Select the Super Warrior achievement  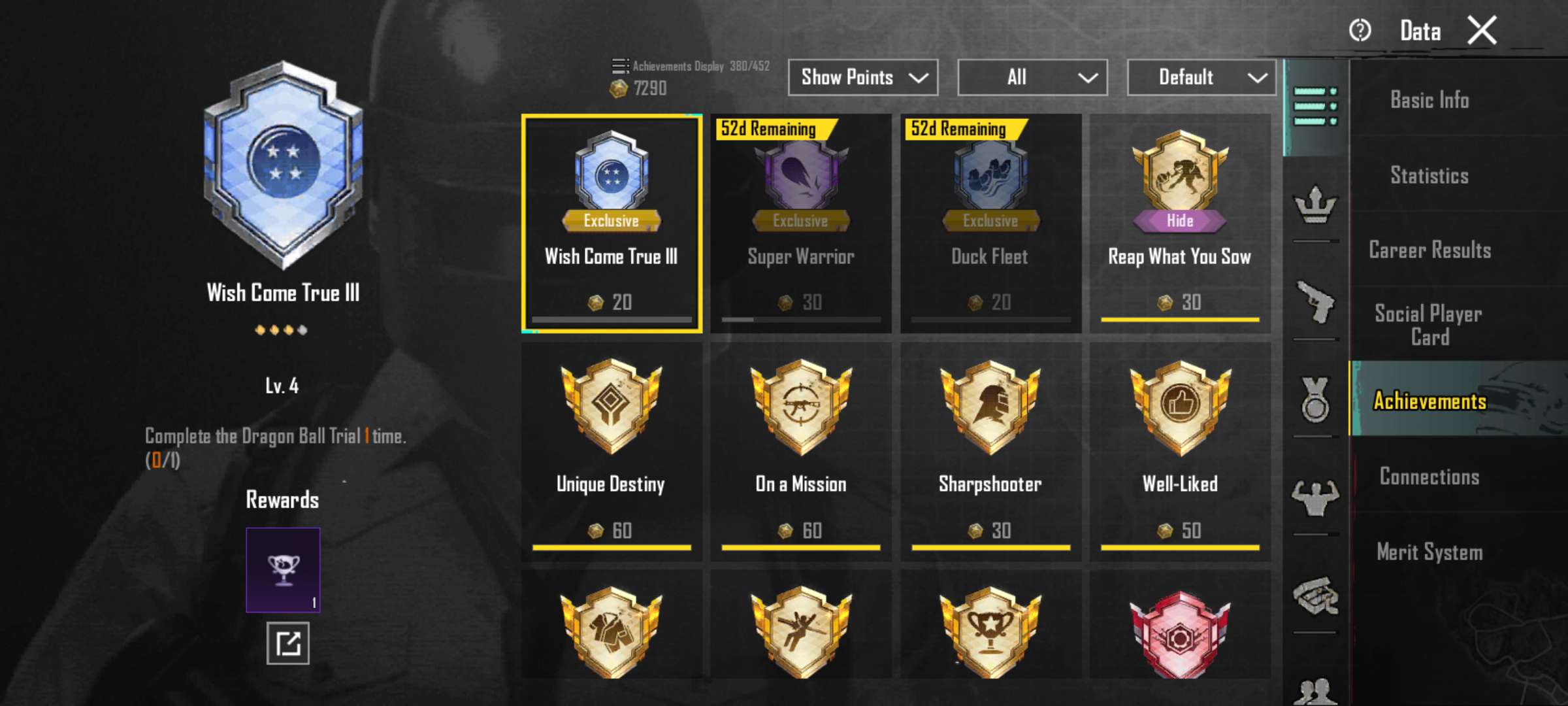(x=801, y=224)
